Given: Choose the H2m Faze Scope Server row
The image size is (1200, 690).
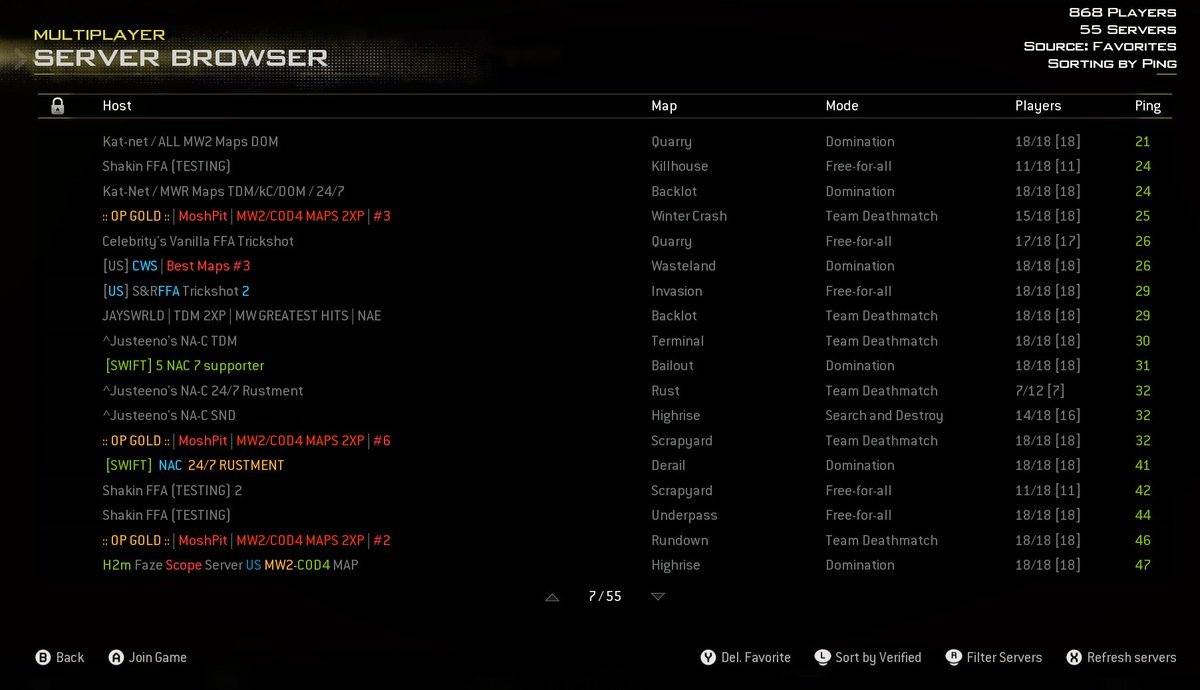Looking at the screenshot, I should click(x=230, y=565).
